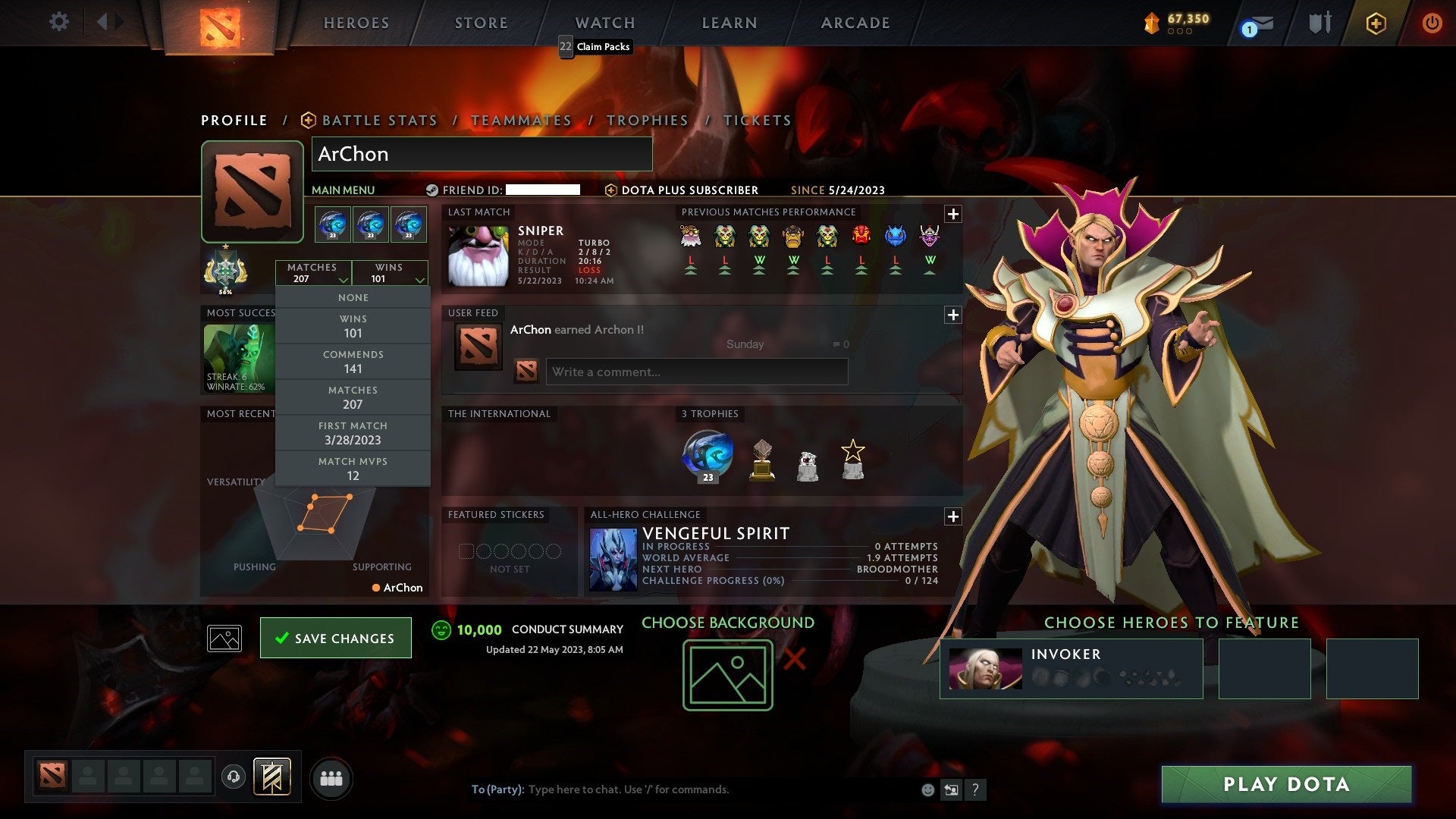Screen dimensions: 1456x819
Task: View the Trophies tab
Action: point(648,121)
